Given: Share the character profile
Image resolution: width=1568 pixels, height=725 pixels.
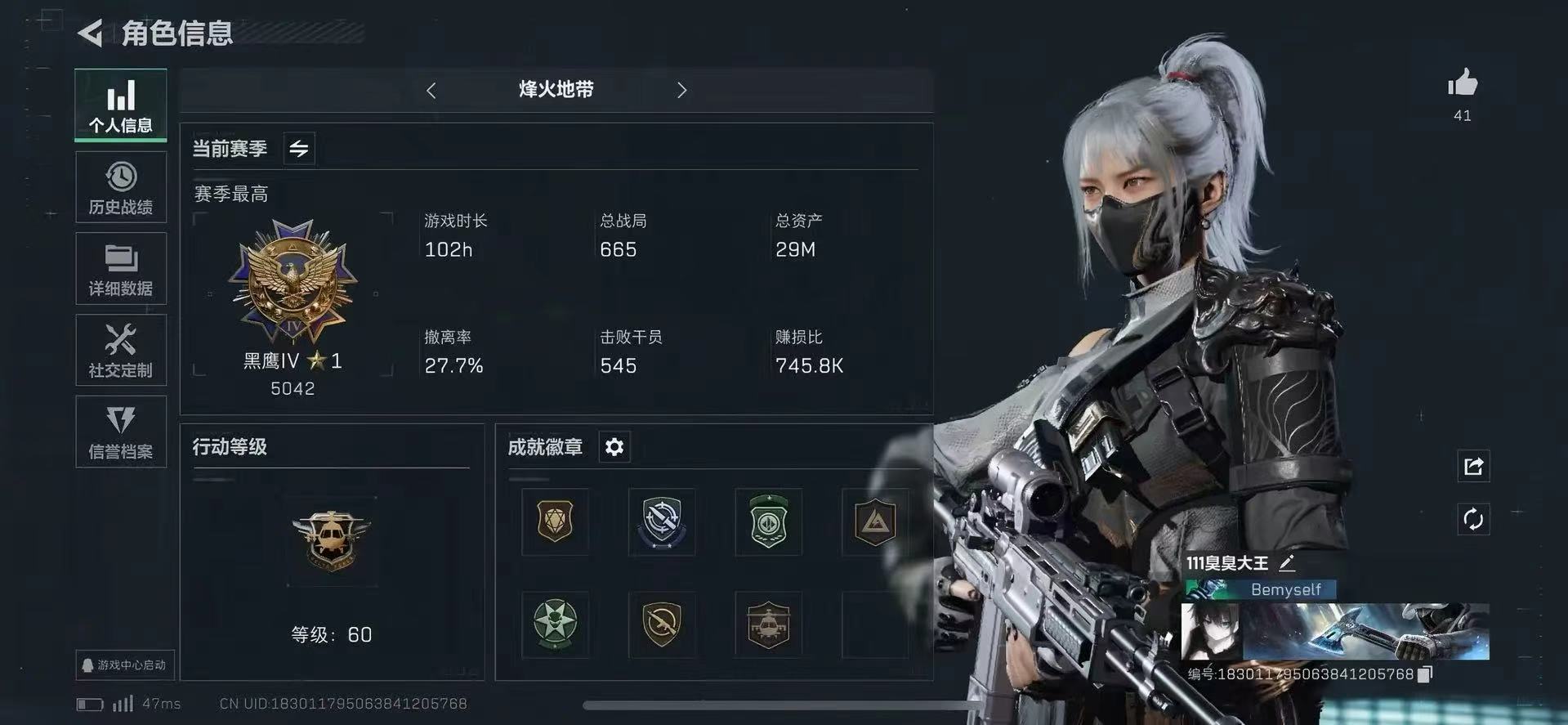Looking at the screenshot, I should [1473, 467].
